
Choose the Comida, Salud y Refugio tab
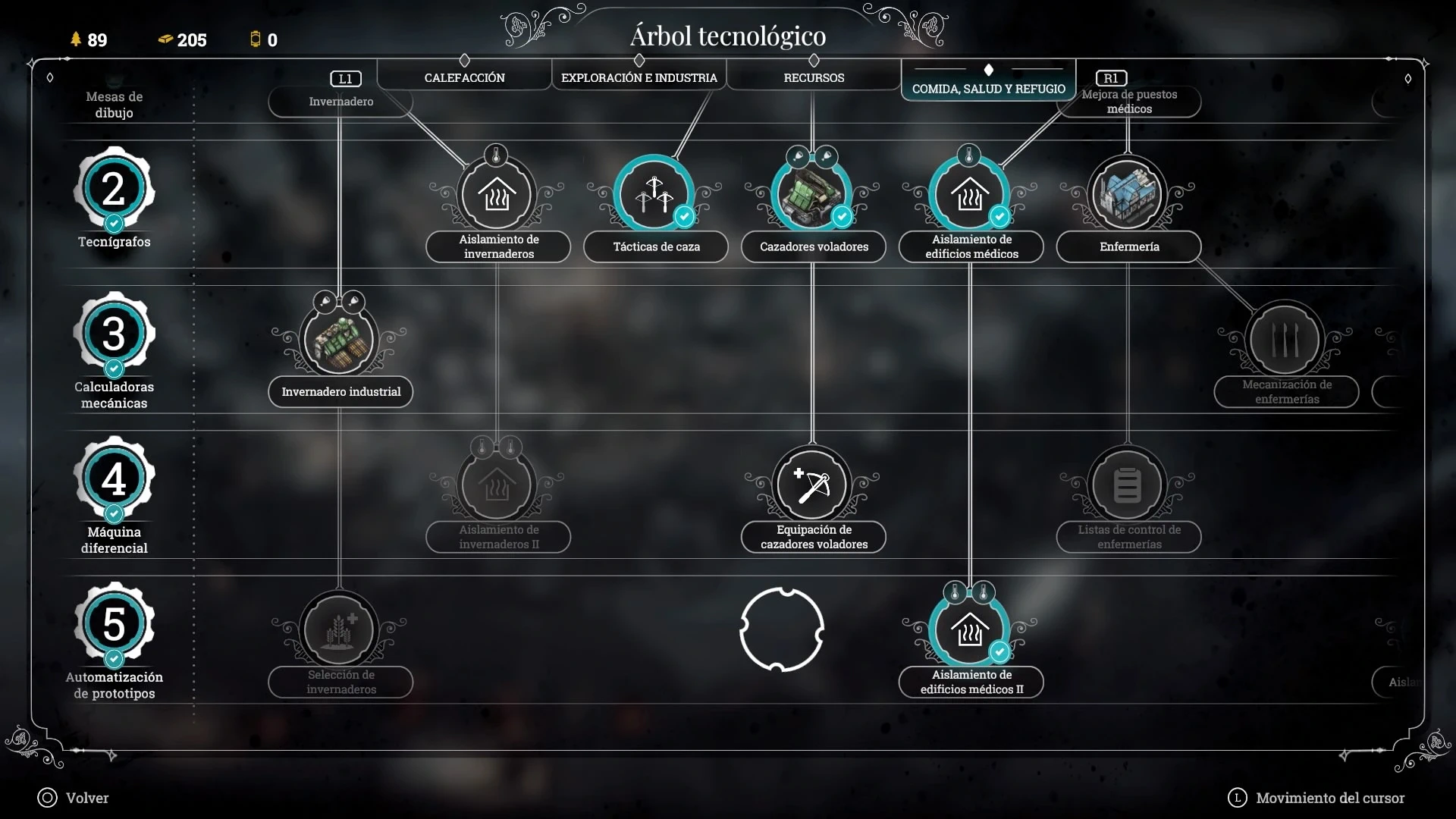(988, 88)
